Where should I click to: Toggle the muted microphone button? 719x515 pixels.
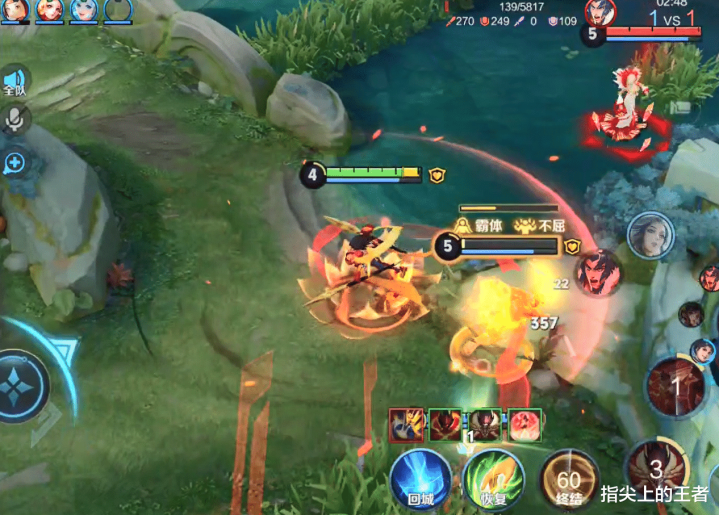pyautogui.click(x=15, y=120)
